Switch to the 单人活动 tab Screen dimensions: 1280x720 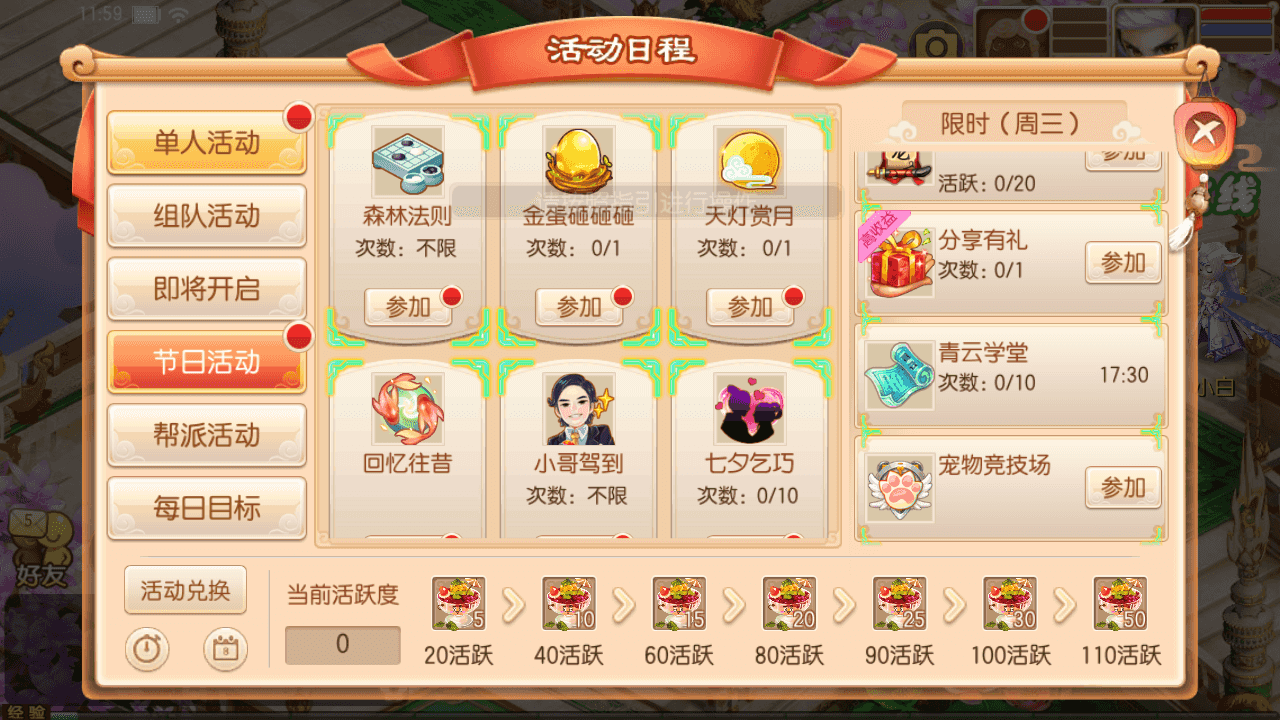tap(206, 143)
